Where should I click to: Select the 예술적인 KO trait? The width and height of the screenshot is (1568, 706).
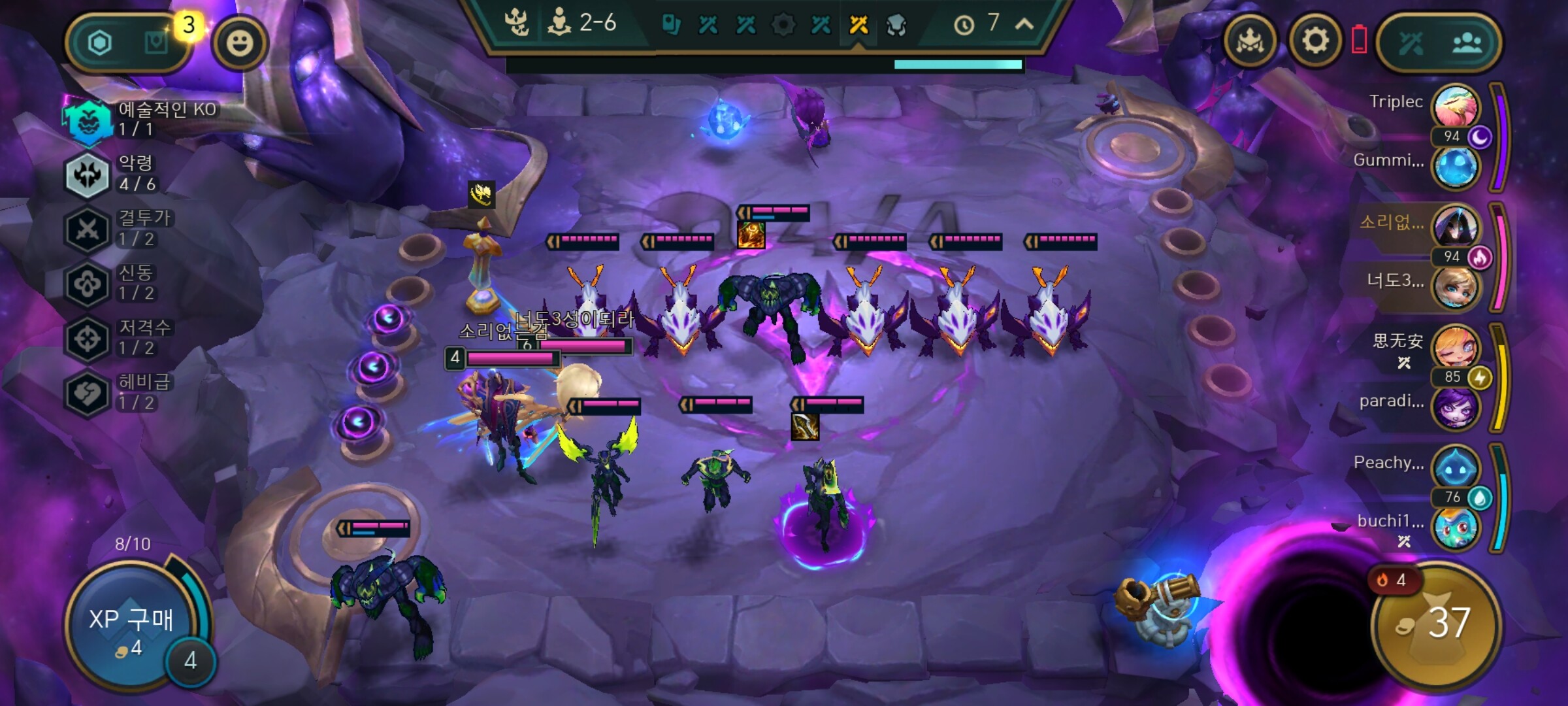(x=88, y=119)
